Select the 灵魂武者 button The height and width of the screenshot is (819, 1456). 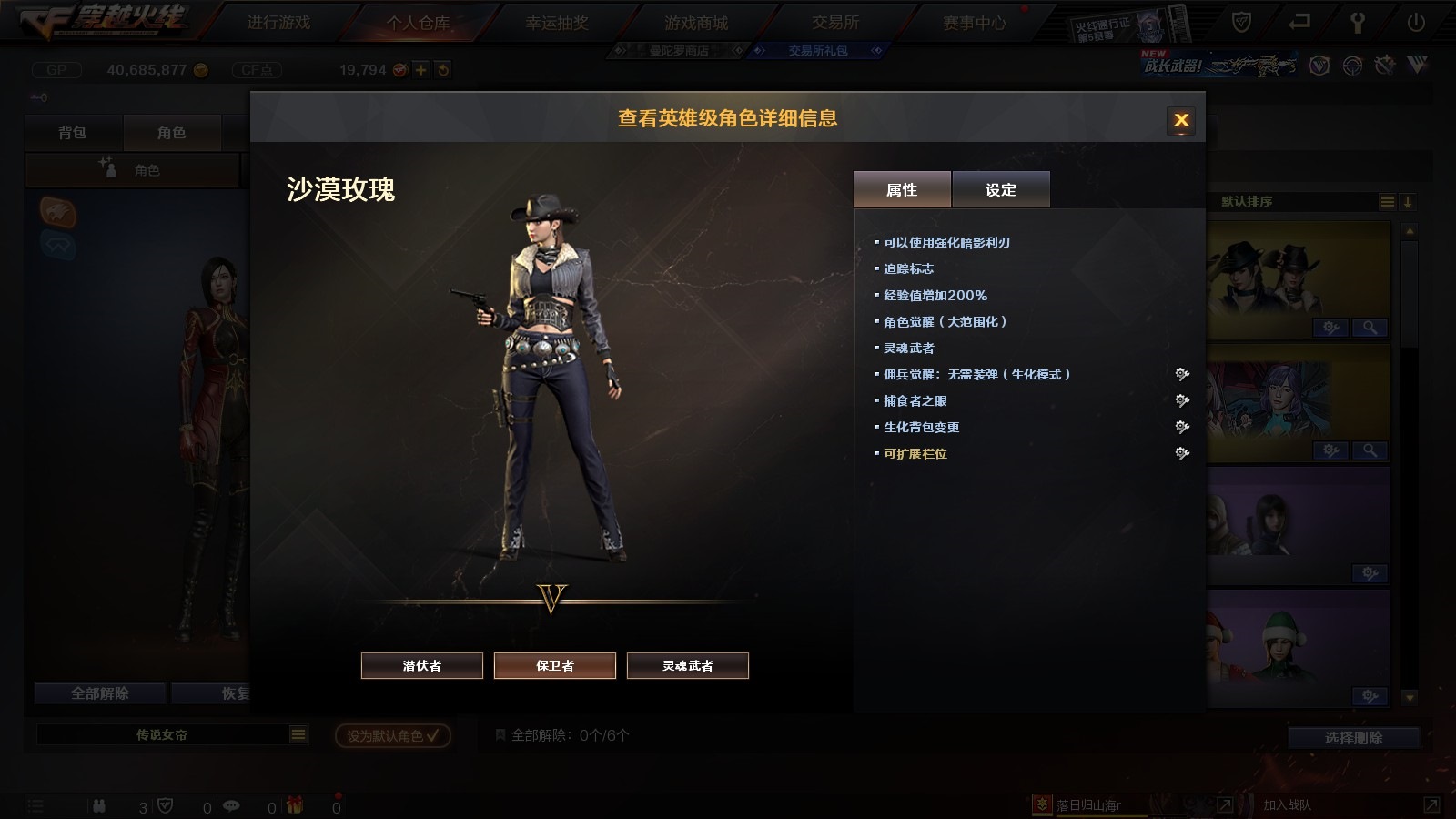[x=688, y=665]
